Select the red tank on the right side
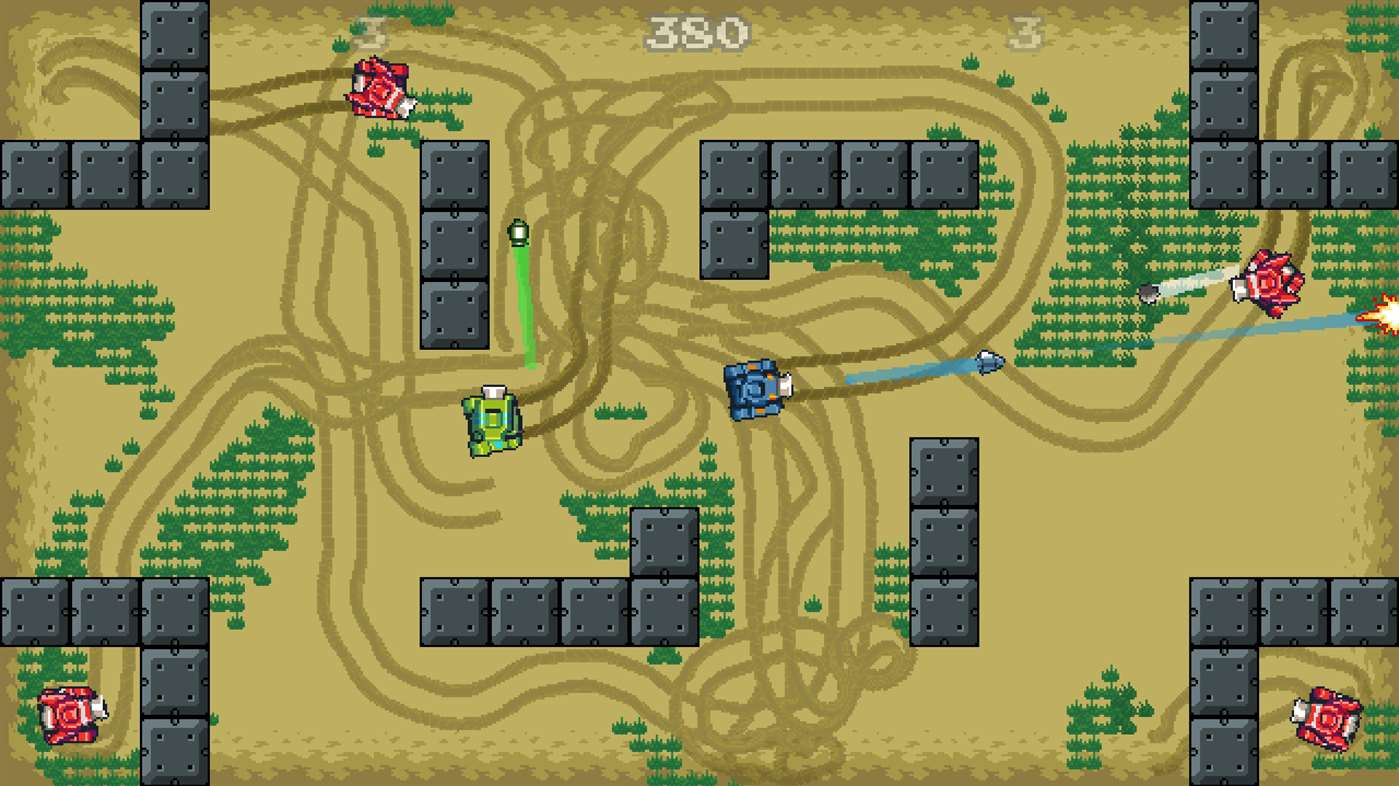 coord(1271,285)
